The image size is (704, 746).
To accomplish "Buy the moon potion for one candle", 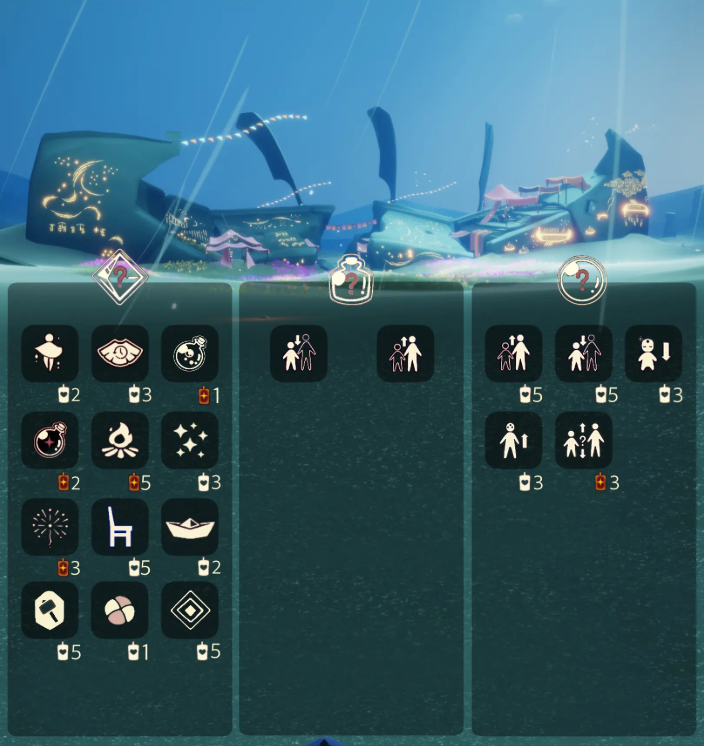I will (190, 353).
